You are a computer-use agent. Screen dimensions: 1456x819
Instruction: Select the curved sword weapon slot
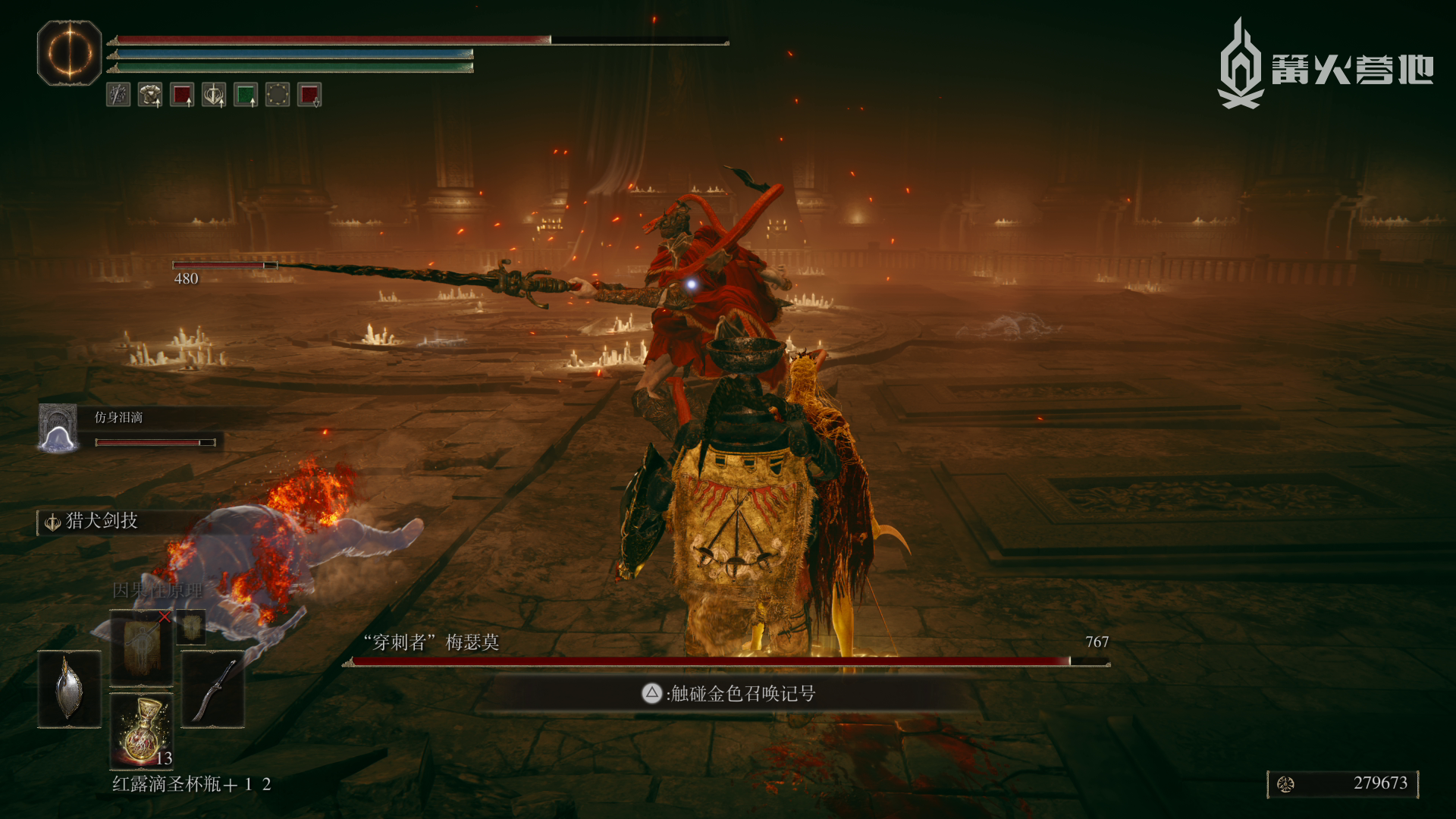coord(213,689)
